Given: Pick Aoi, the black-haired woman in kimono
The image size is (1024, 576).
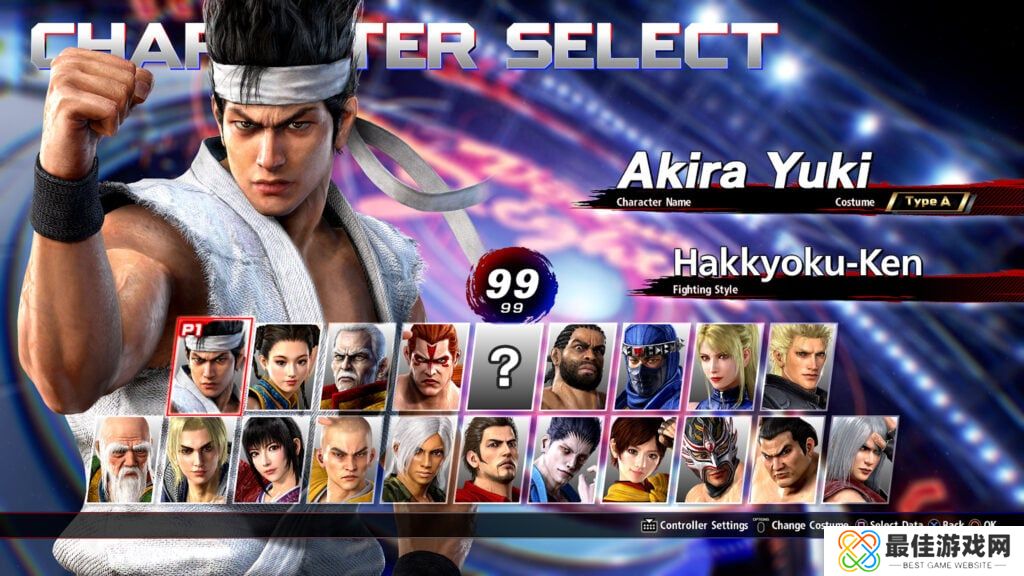Looking at the screenshot, I should click(272, 459).
